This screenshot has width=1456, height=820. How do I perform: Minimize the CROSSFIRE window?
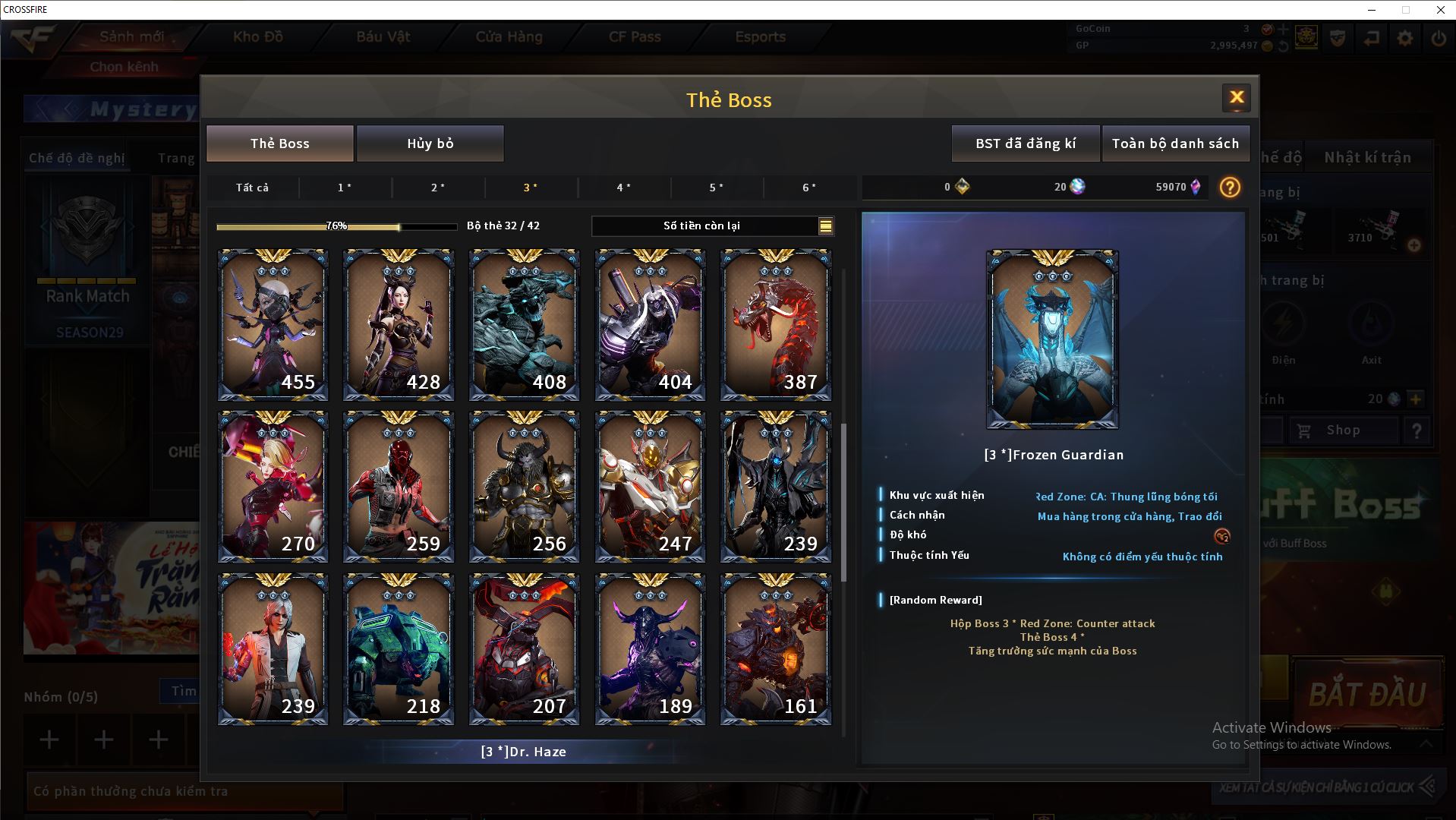[1372, 10]
